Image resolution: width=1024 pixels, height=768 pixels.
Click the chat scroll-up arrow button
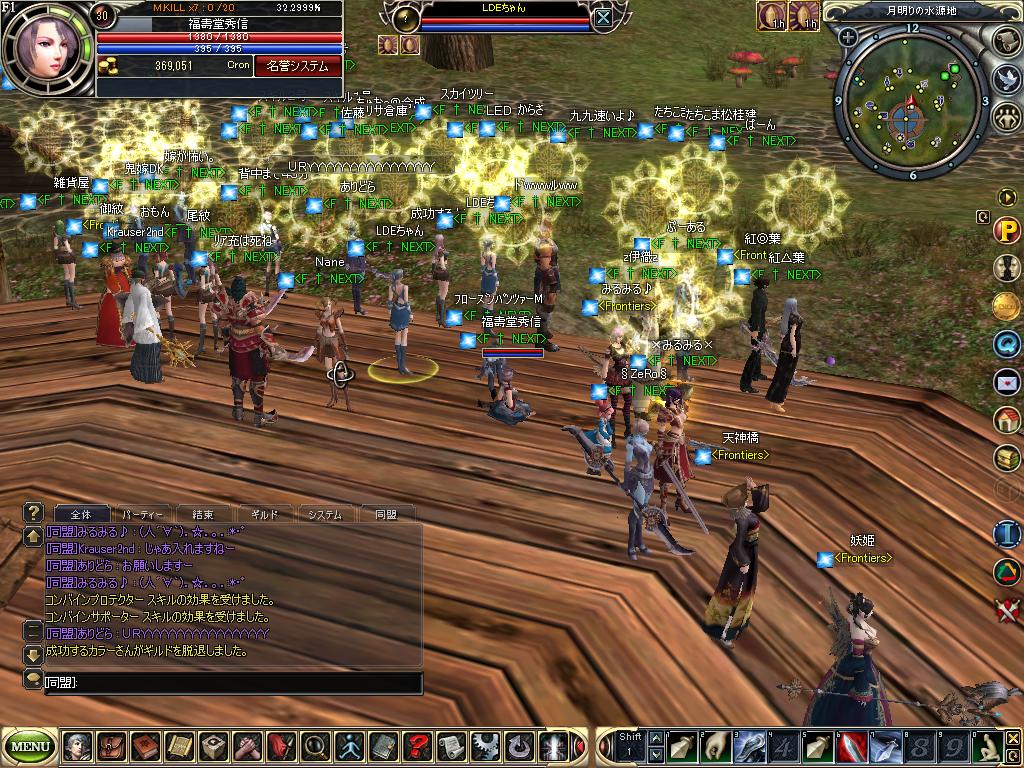[x=33, y=536]
